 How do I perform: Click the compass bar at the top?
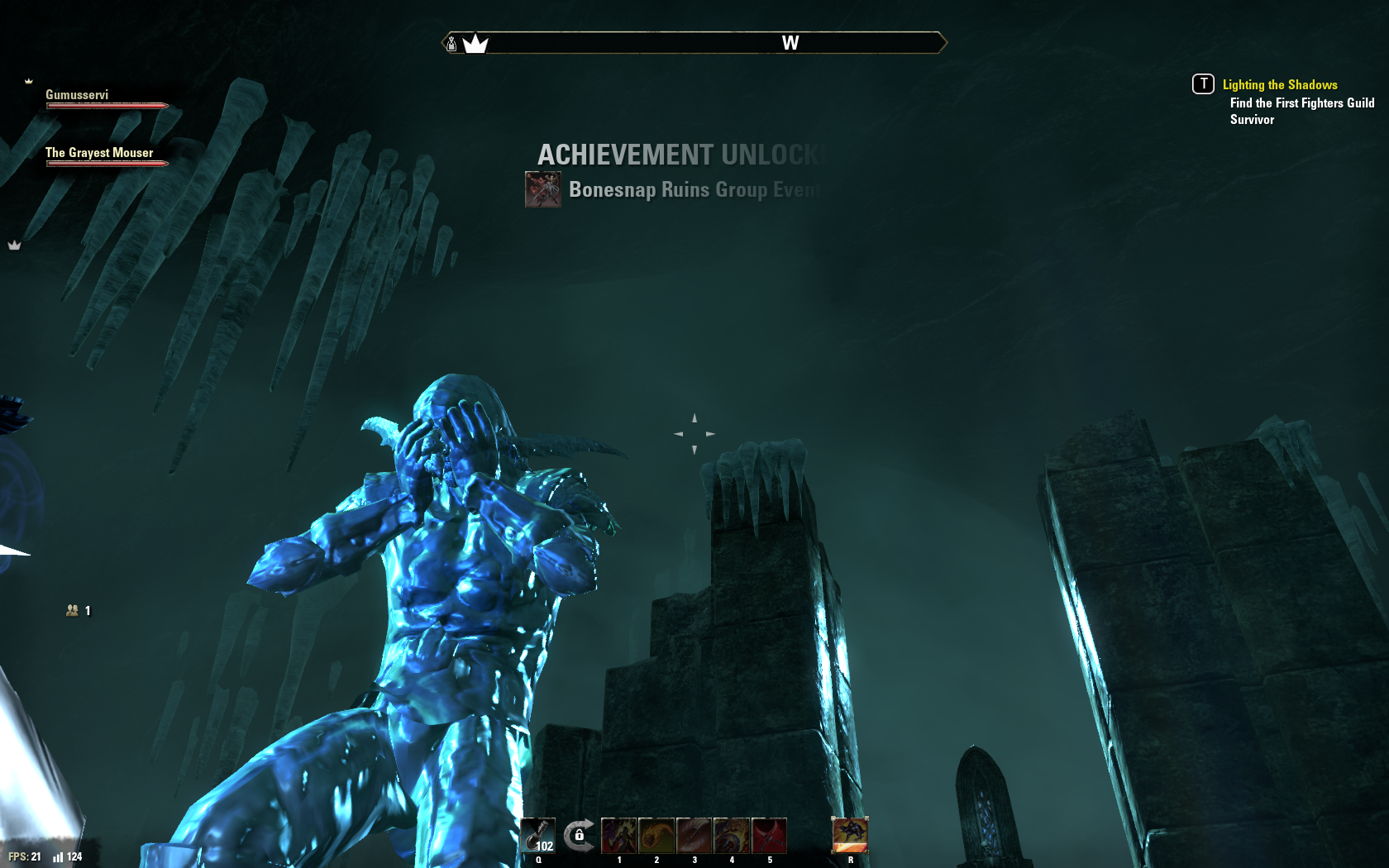point(694,43)
